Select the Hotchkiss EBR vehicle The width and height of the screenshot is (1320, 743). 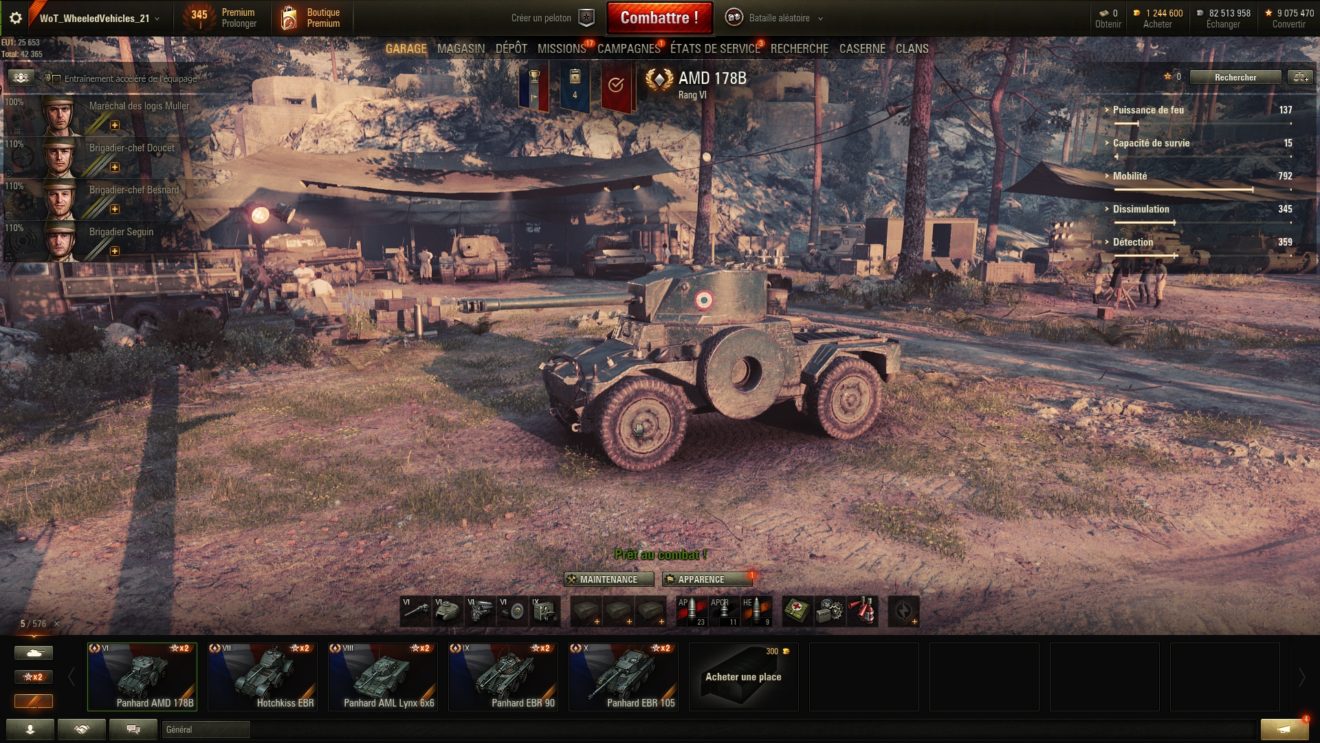262,676
